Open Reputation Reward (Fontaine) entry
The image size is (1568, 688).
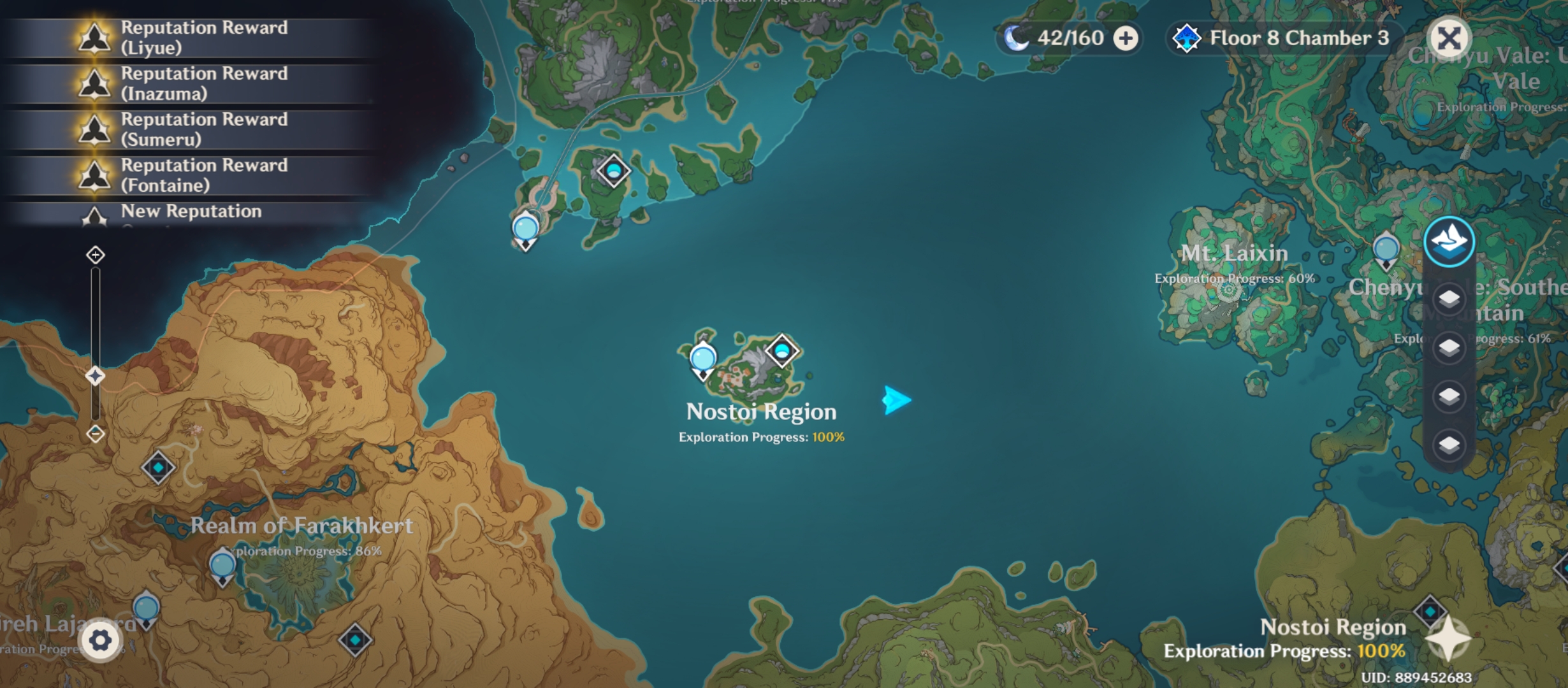191,175
